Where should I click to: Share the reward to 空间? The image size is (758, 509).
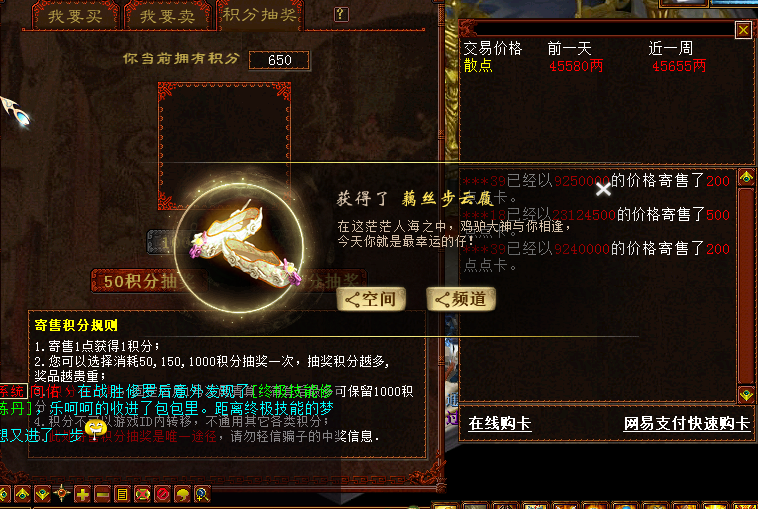[370, 299]
